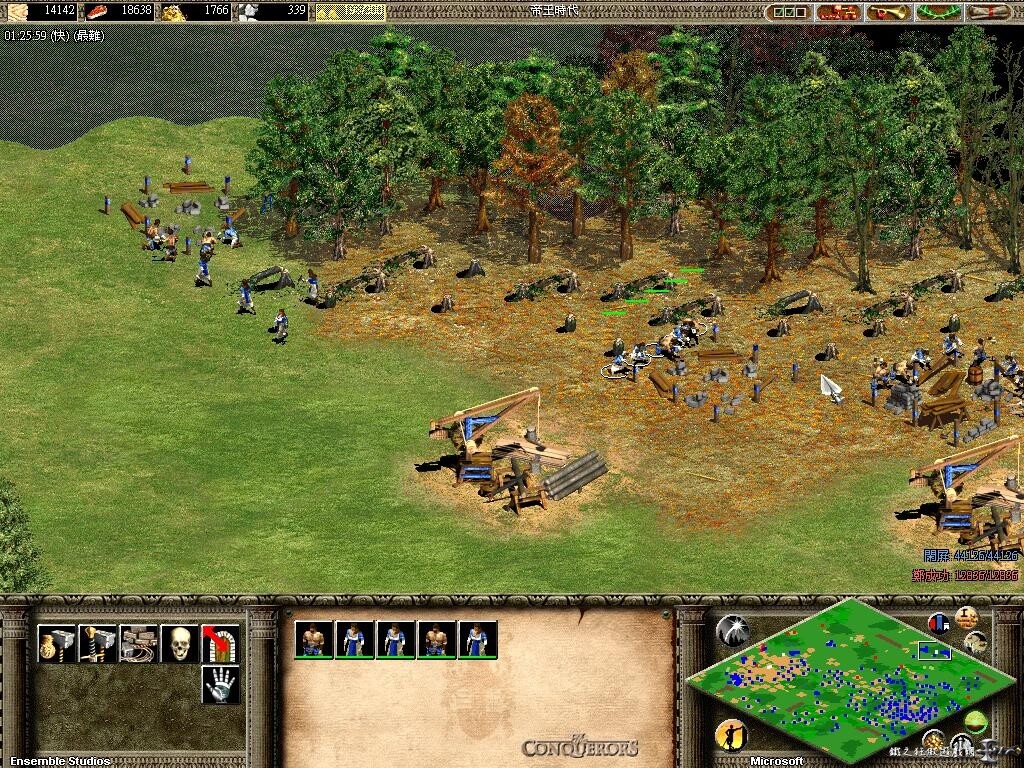Open the military buildings build menu

coord(98,643)
